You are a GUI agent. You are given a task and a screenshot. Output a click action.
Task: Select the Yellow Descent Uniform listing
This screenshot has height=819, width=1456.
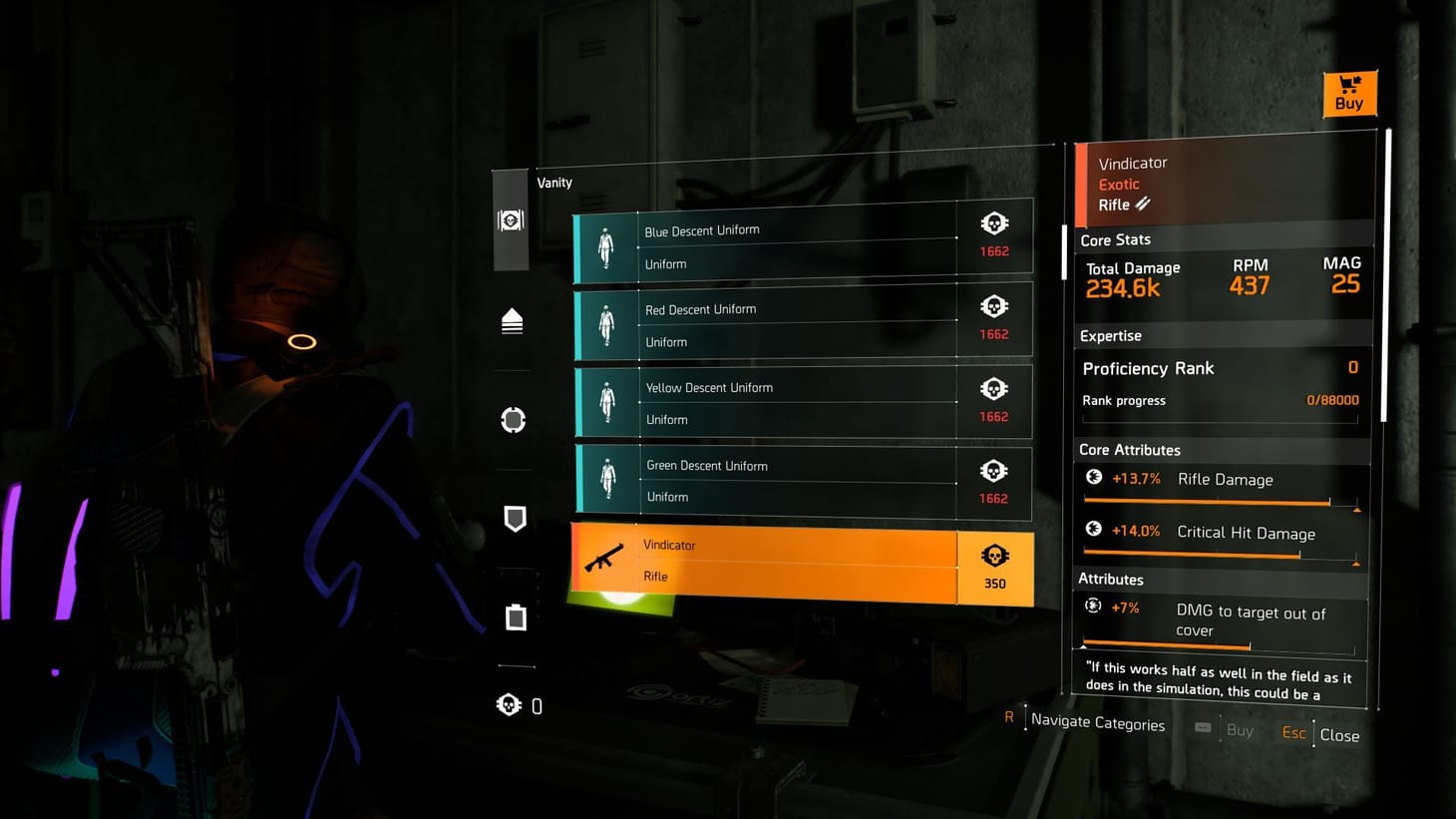pyautogui.click(x=798, y=401)
